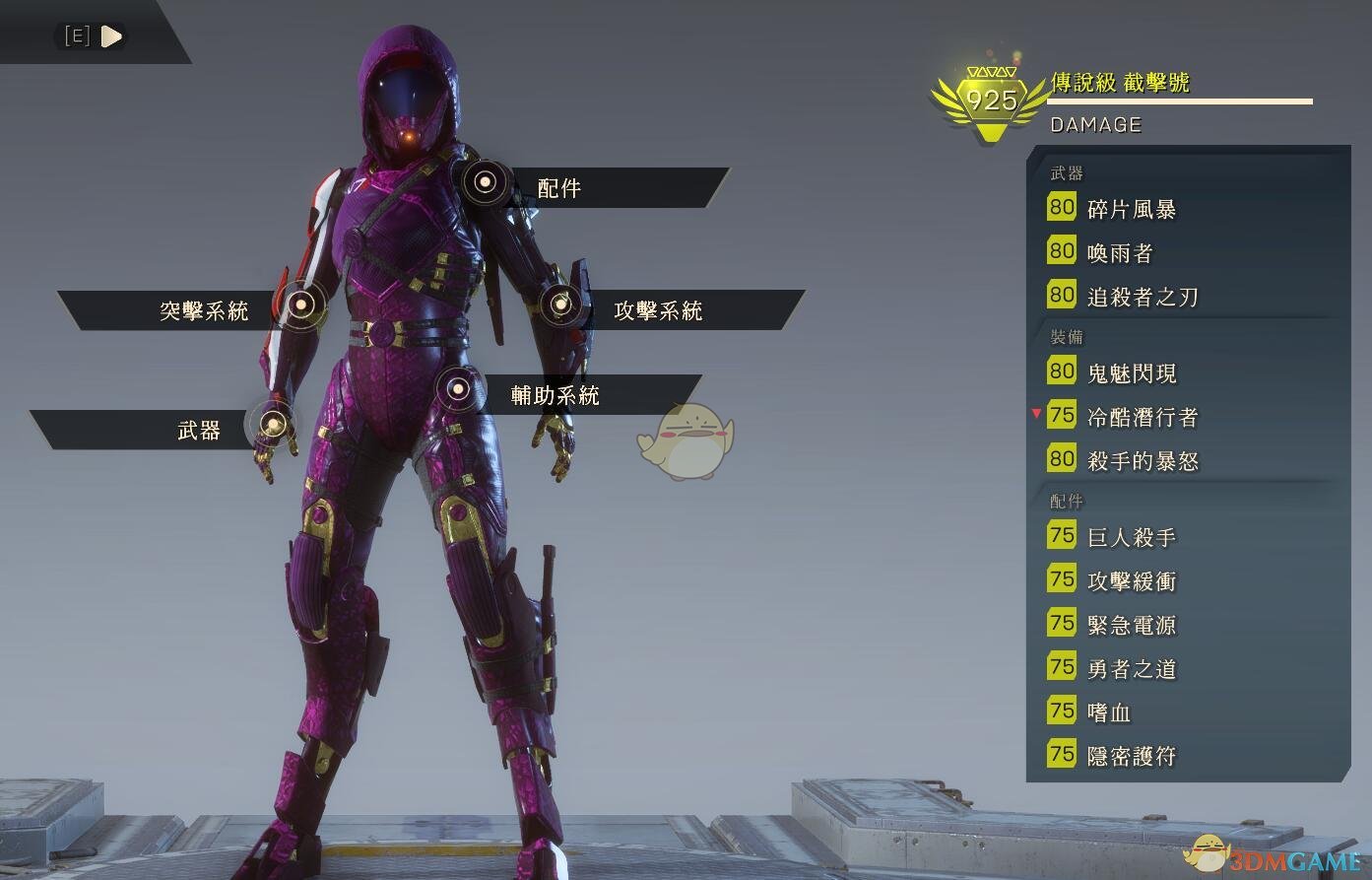Select the 鬼魅閃現 gear entry
This screenshot has height=880, width=1372.
point(1131,372)
